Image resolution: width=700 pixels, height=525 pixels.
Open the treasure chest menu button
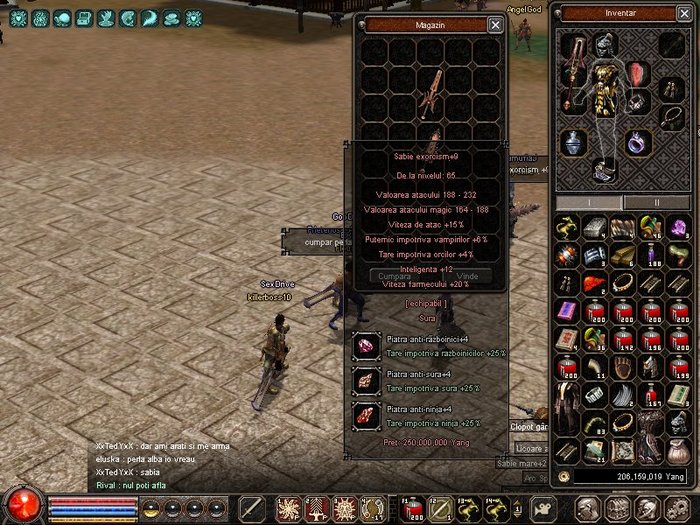point(621,507)
